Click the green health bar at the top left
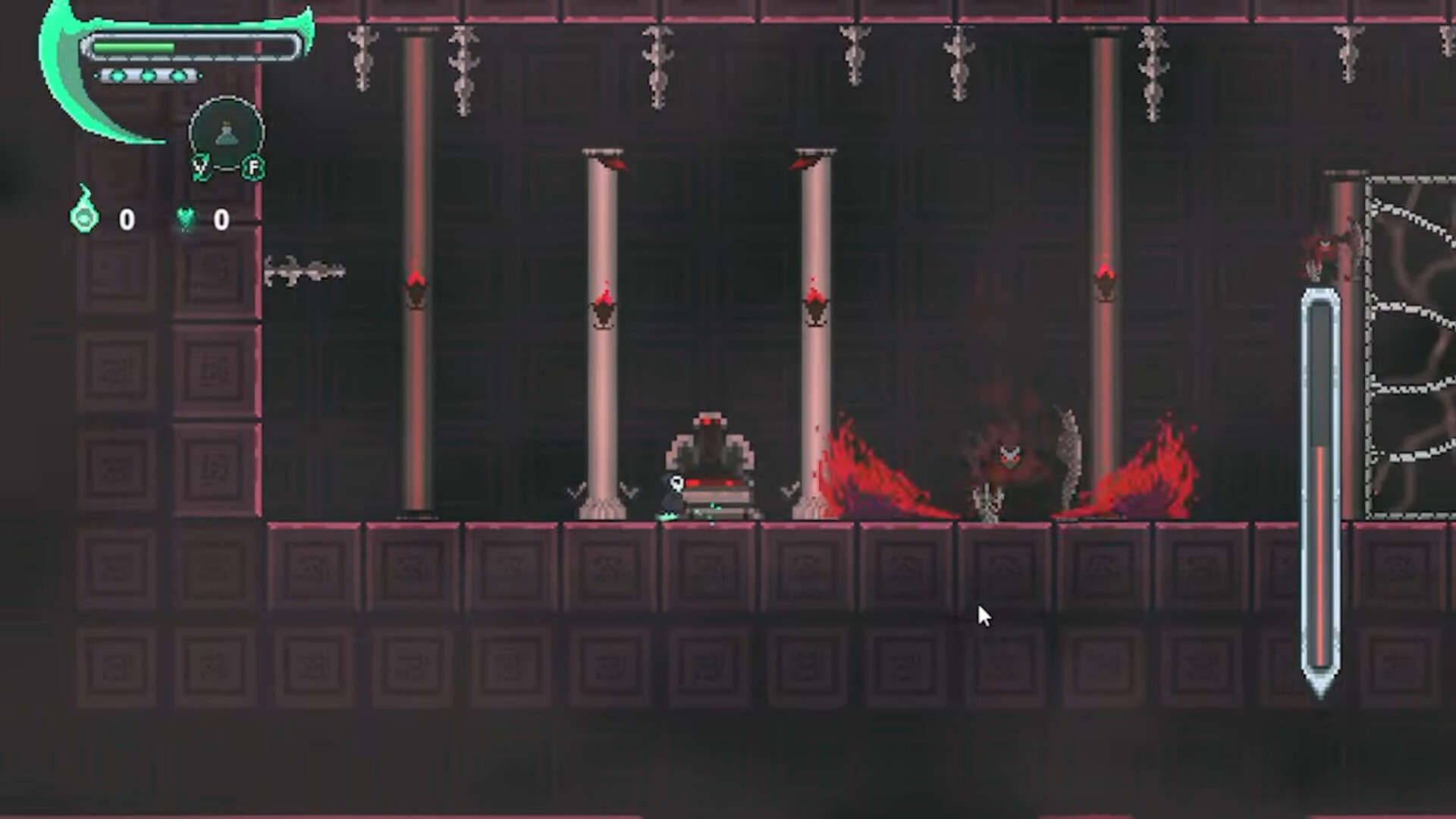This screenshot has height=819, width=1456. click(134, 46)
